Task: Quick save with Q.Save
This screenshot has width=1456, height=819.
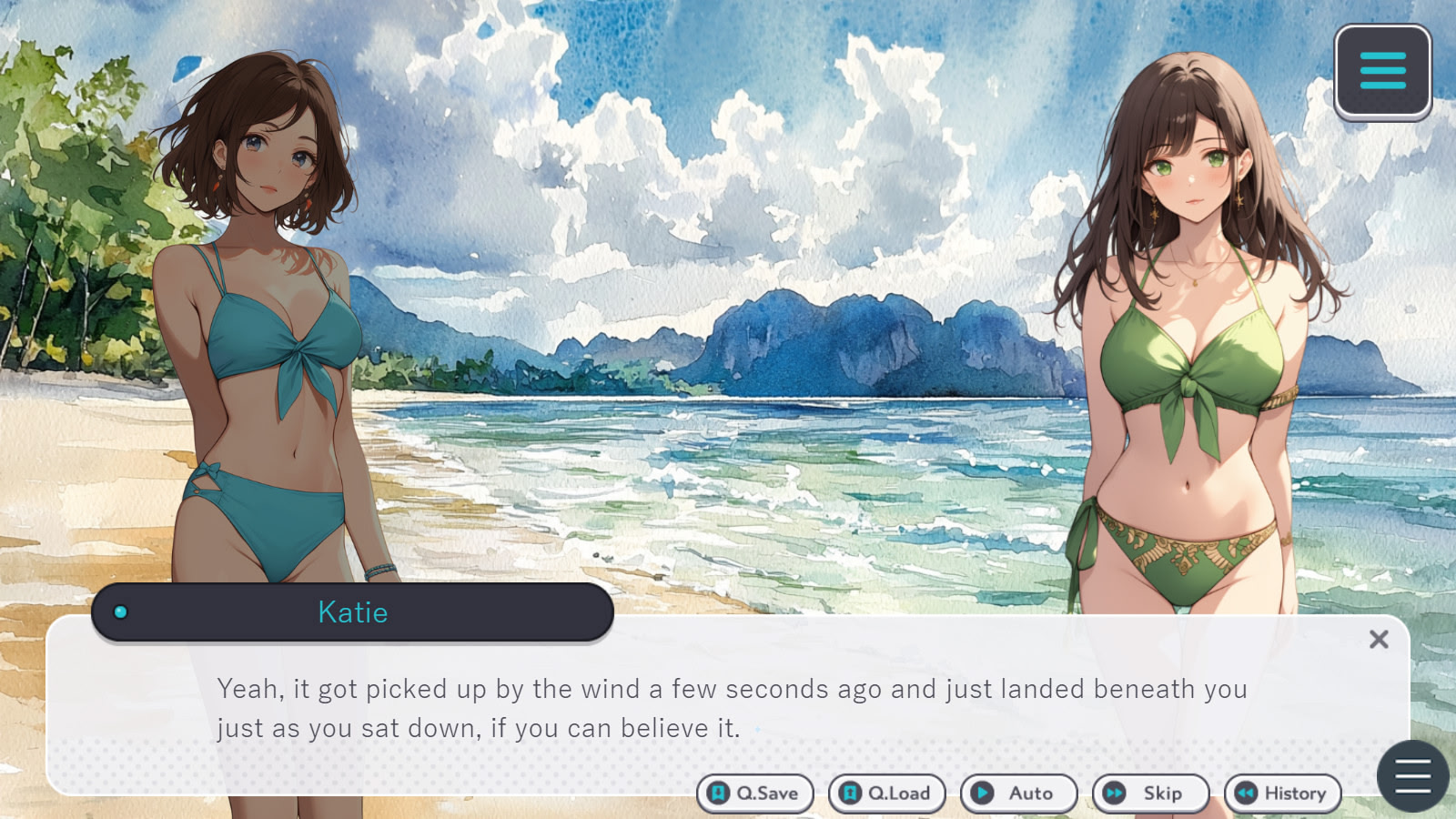Action: pos(754,794)
